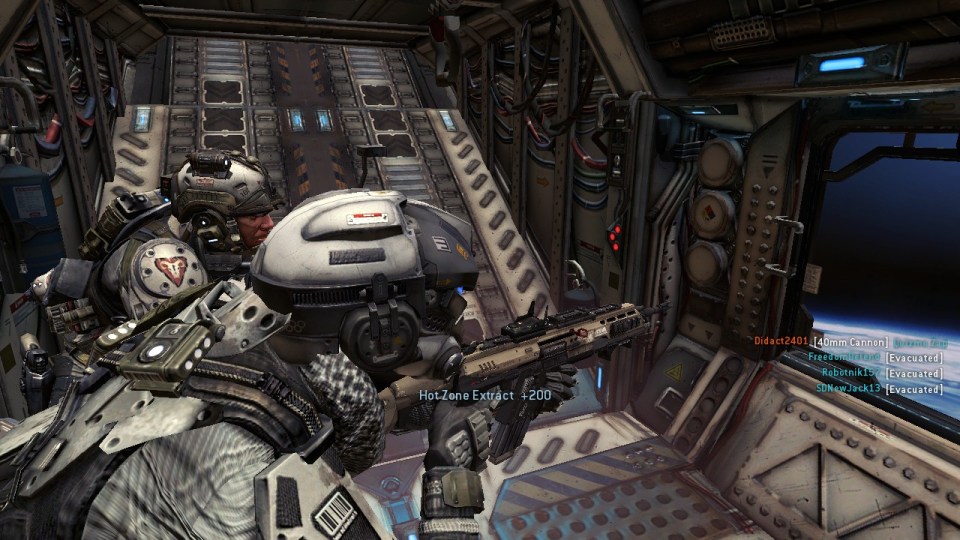Select the SDNewJack13 evacuated feed row

(x=878, y=388)
